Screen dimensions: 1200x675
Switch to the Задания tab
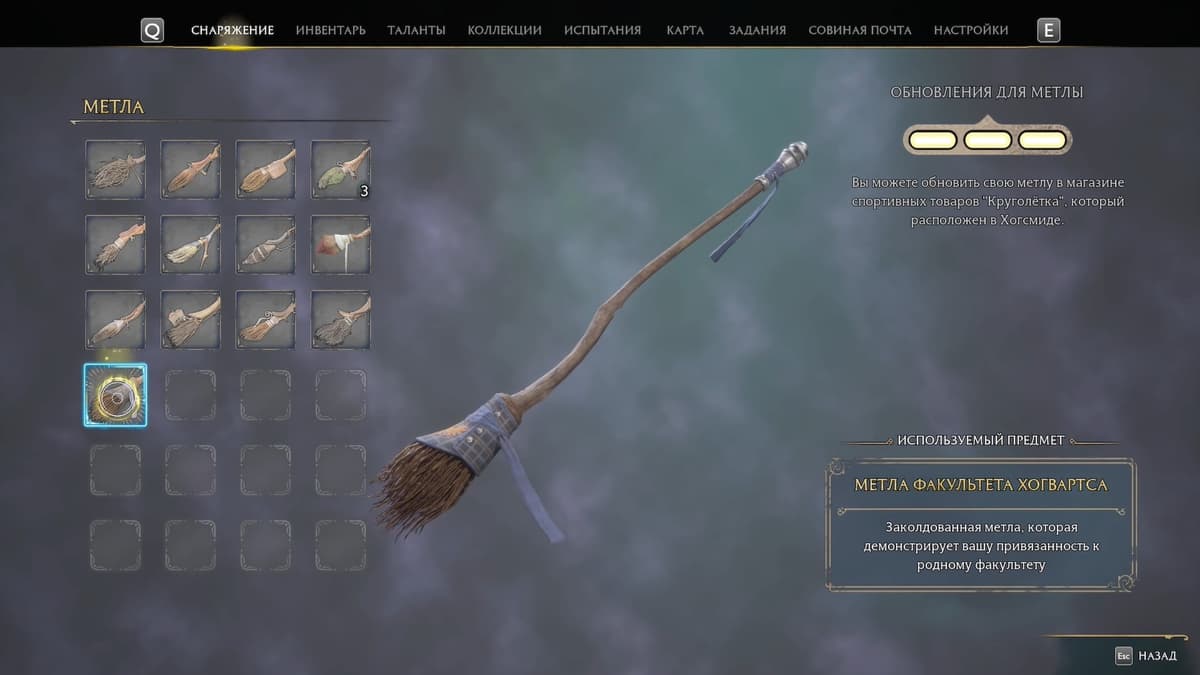(x=757, y=30)
